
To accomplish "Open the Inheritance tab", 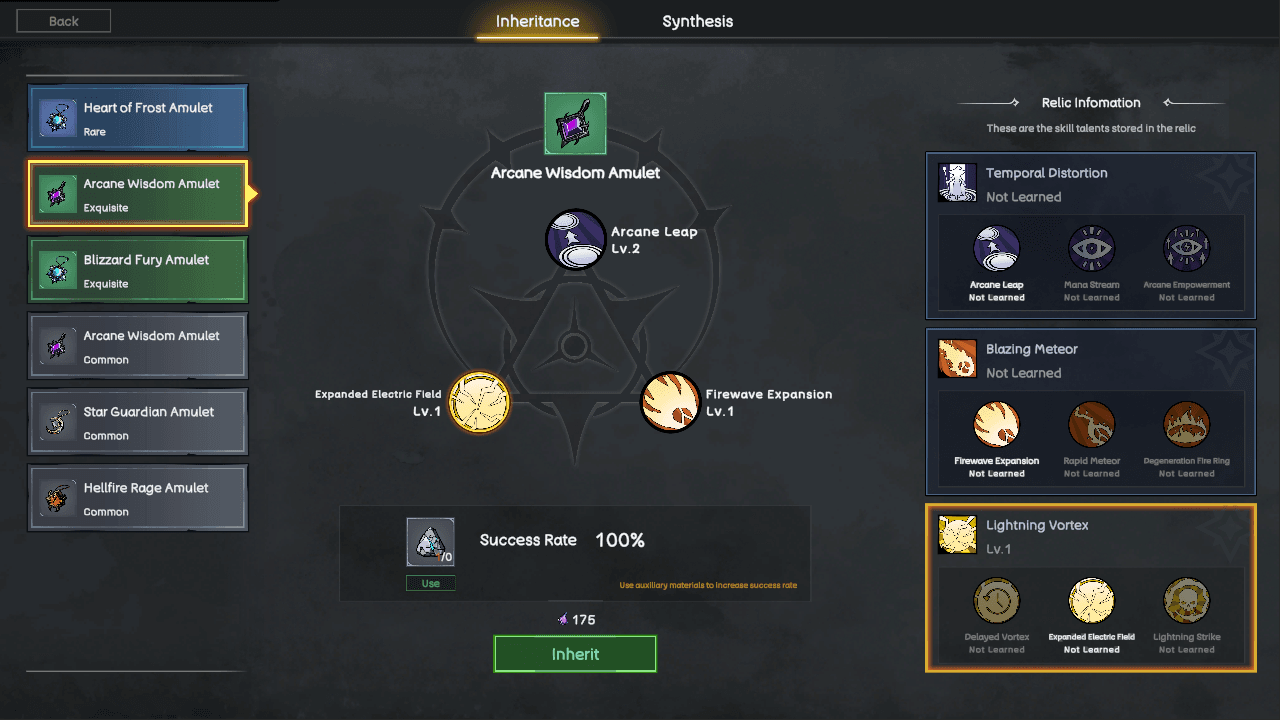I will [x=537, y=20].
